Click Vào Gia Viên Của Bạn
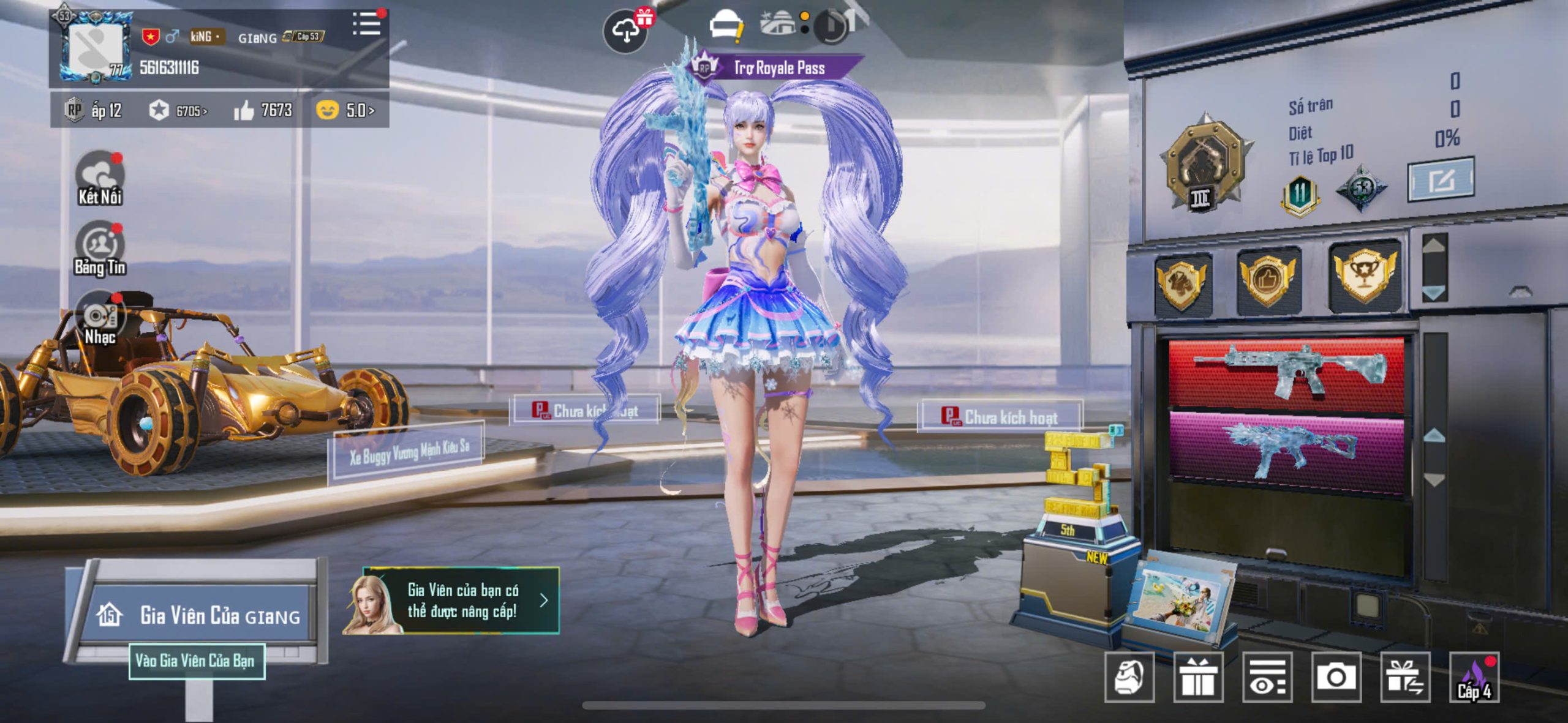 pos(196,661)
